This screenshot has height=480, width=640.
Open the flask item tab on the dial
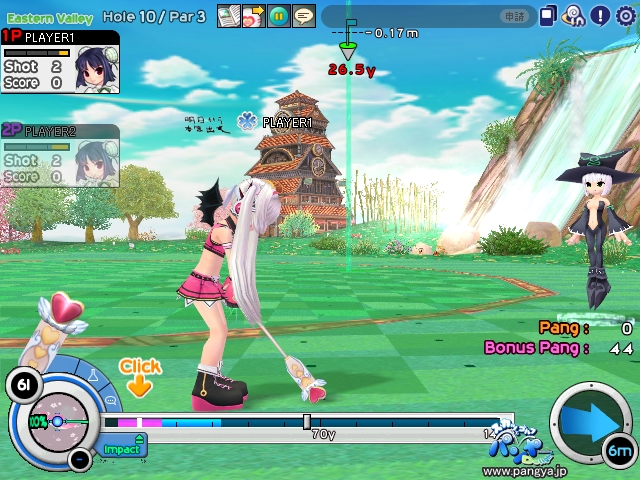tap(94, 378)
